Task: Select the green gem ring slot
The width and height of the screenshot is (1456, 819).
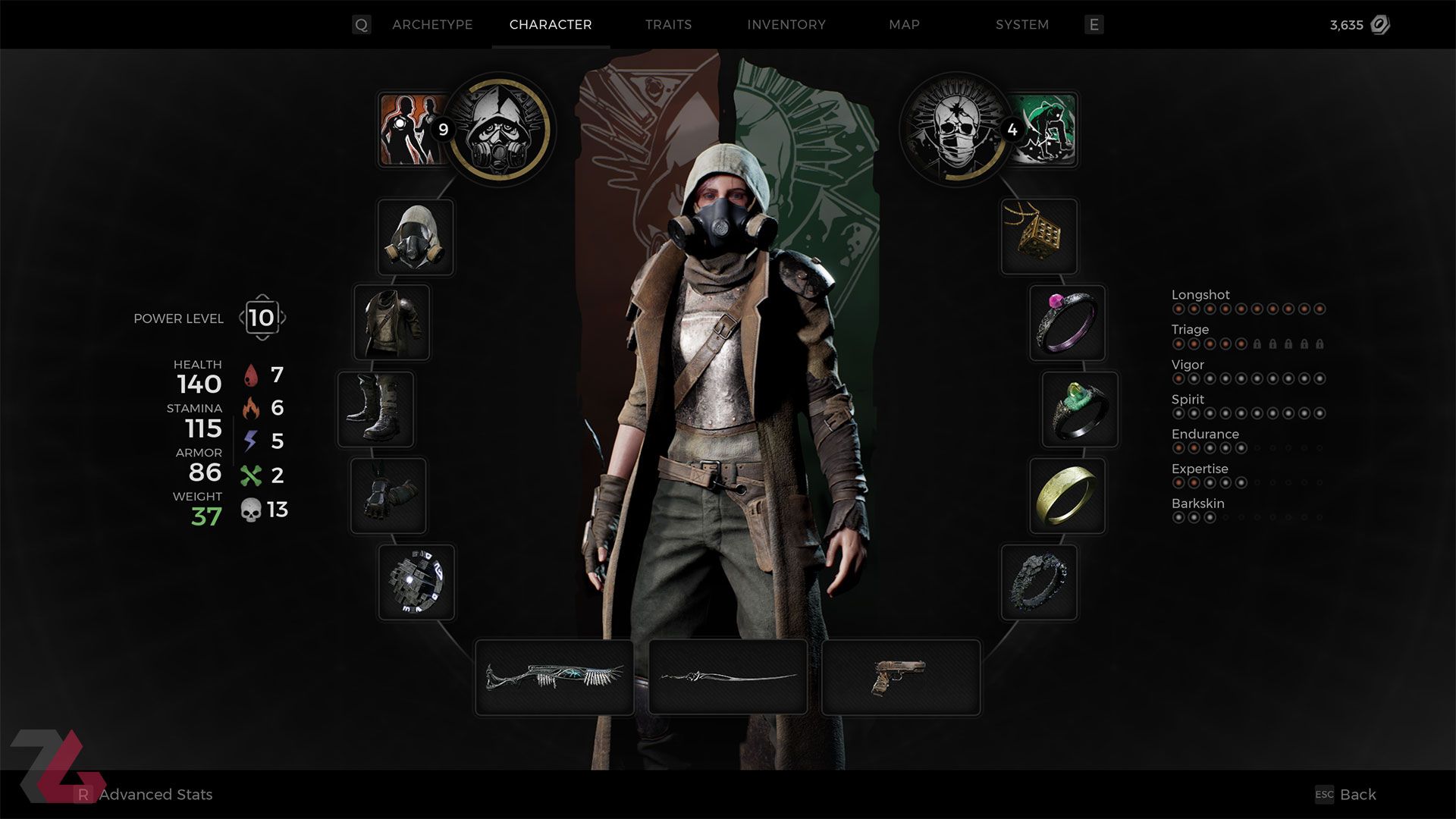Action: coord(1078,410)
